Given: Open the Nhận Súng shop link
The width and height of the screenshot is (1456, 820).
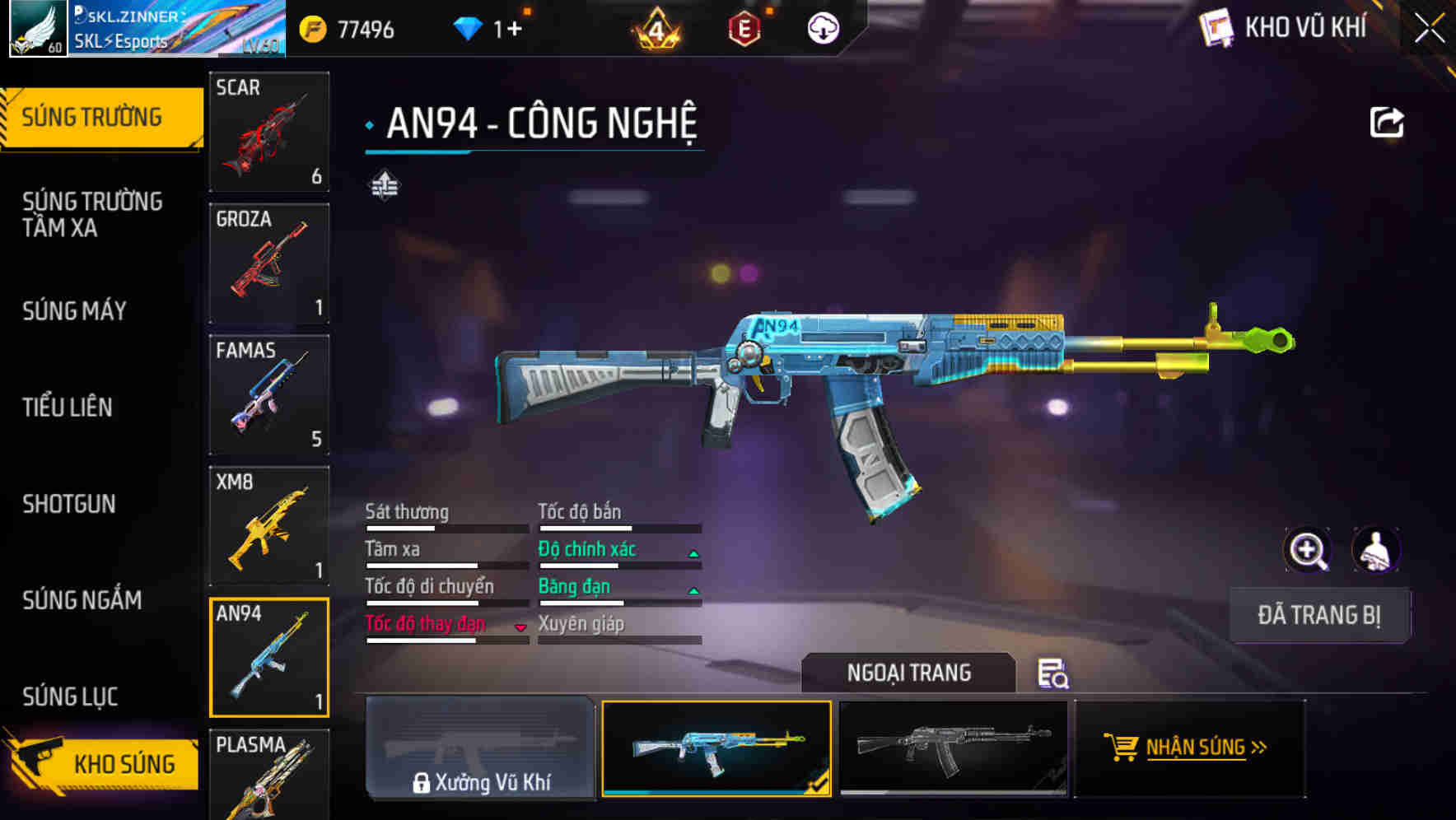Looking at the screenshot, I should click(x=1189, y=748).
